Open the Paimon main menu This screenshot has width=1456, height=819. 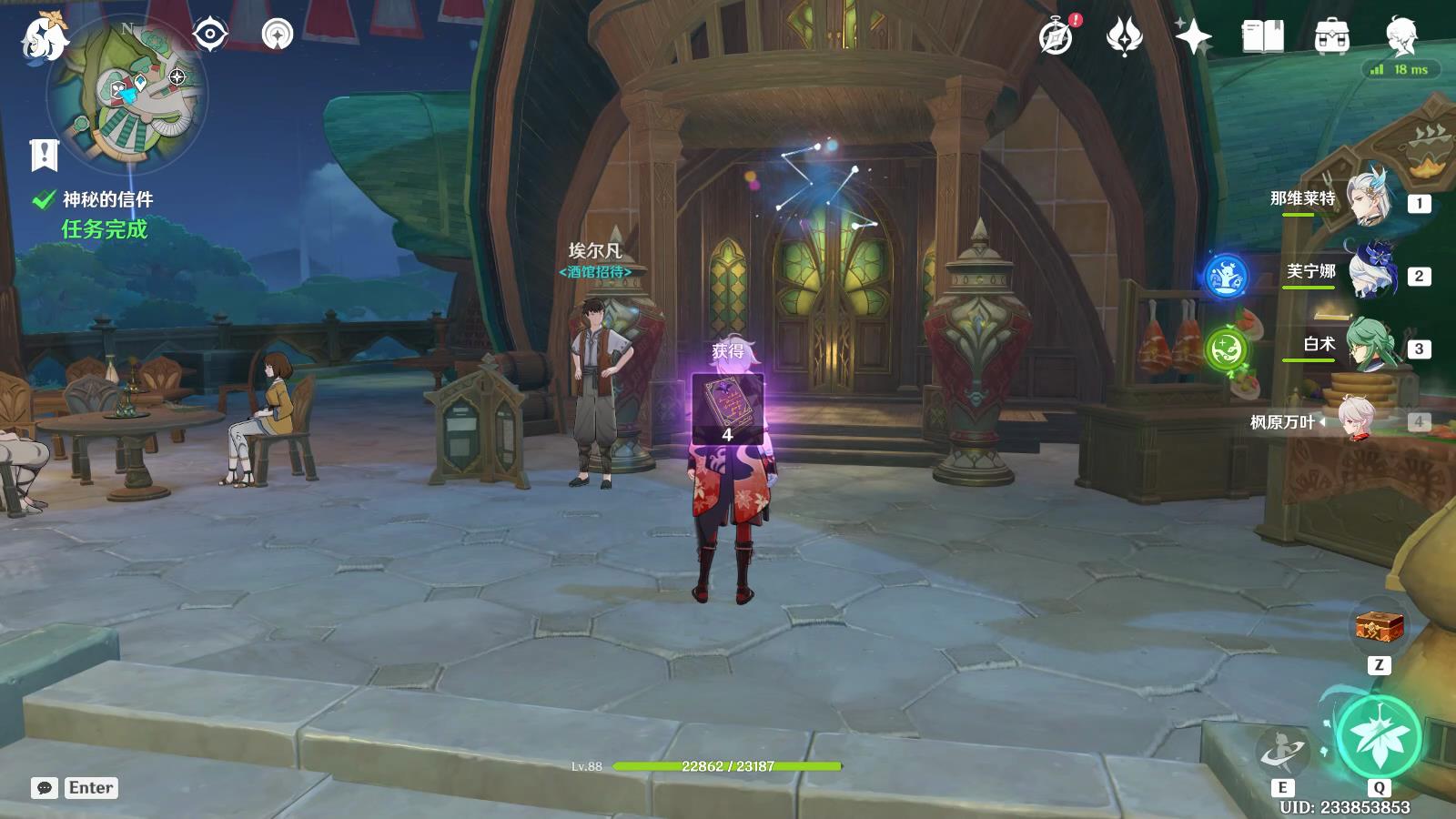[44, 38]
